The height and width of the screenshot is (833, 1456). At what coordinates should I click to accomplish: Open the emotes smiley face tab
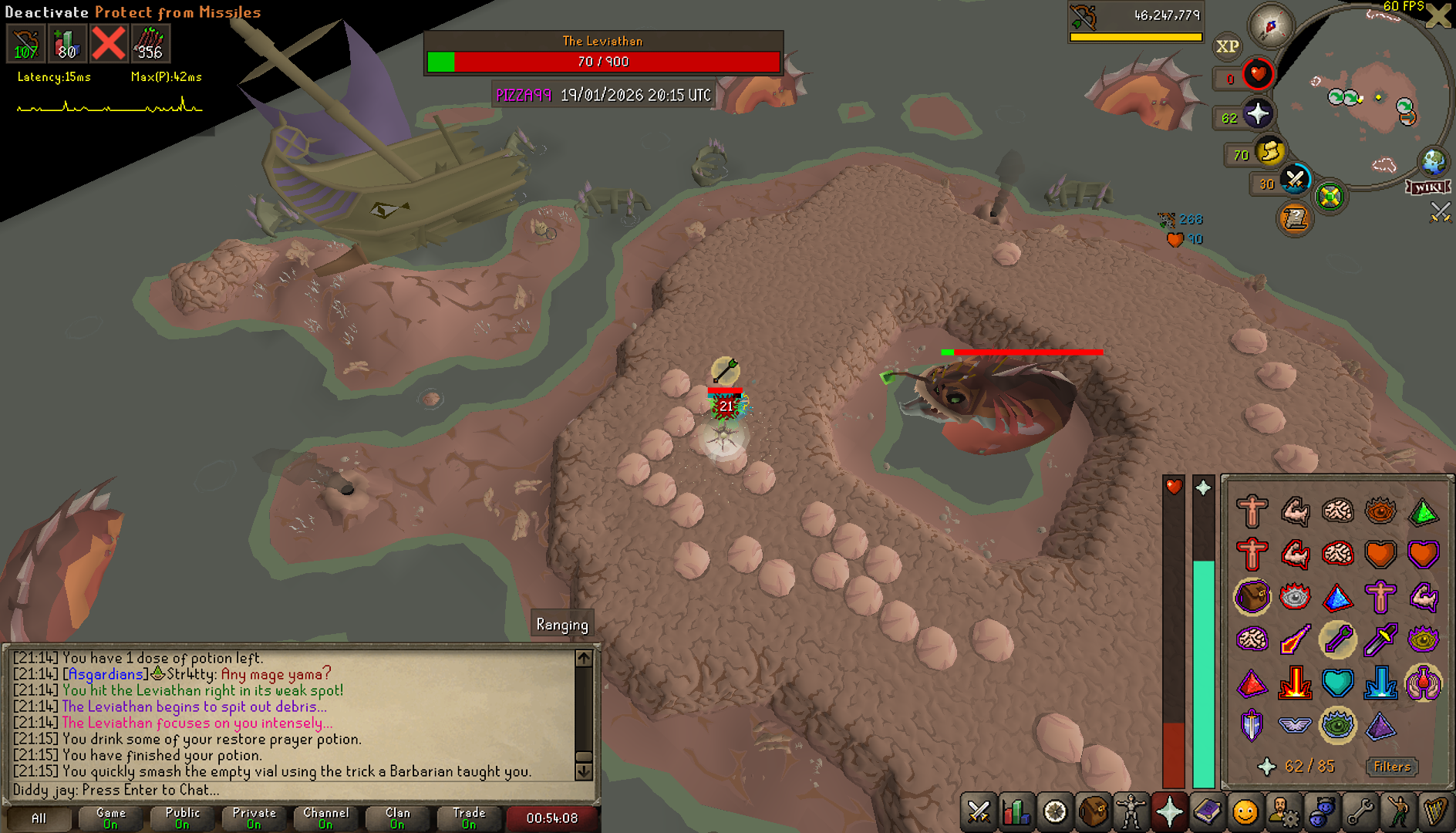coord(1245,812)
